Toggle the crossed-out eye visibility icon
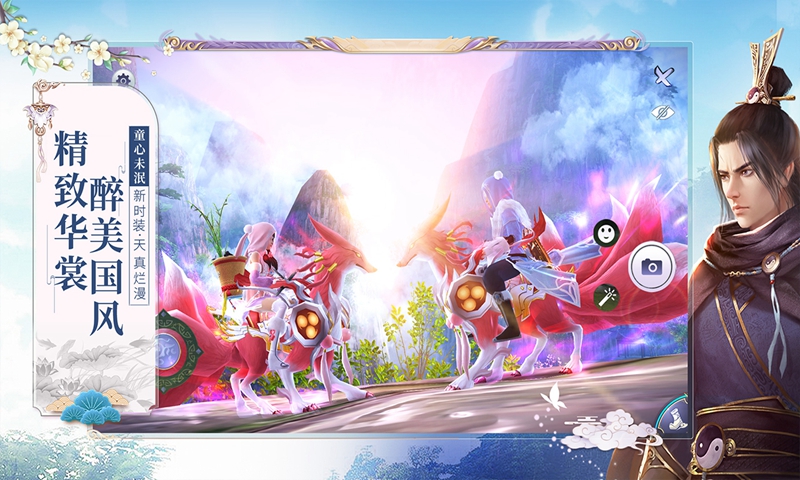Image resolution: width=800 pixels, height=480 pixels. coord(661,113)
